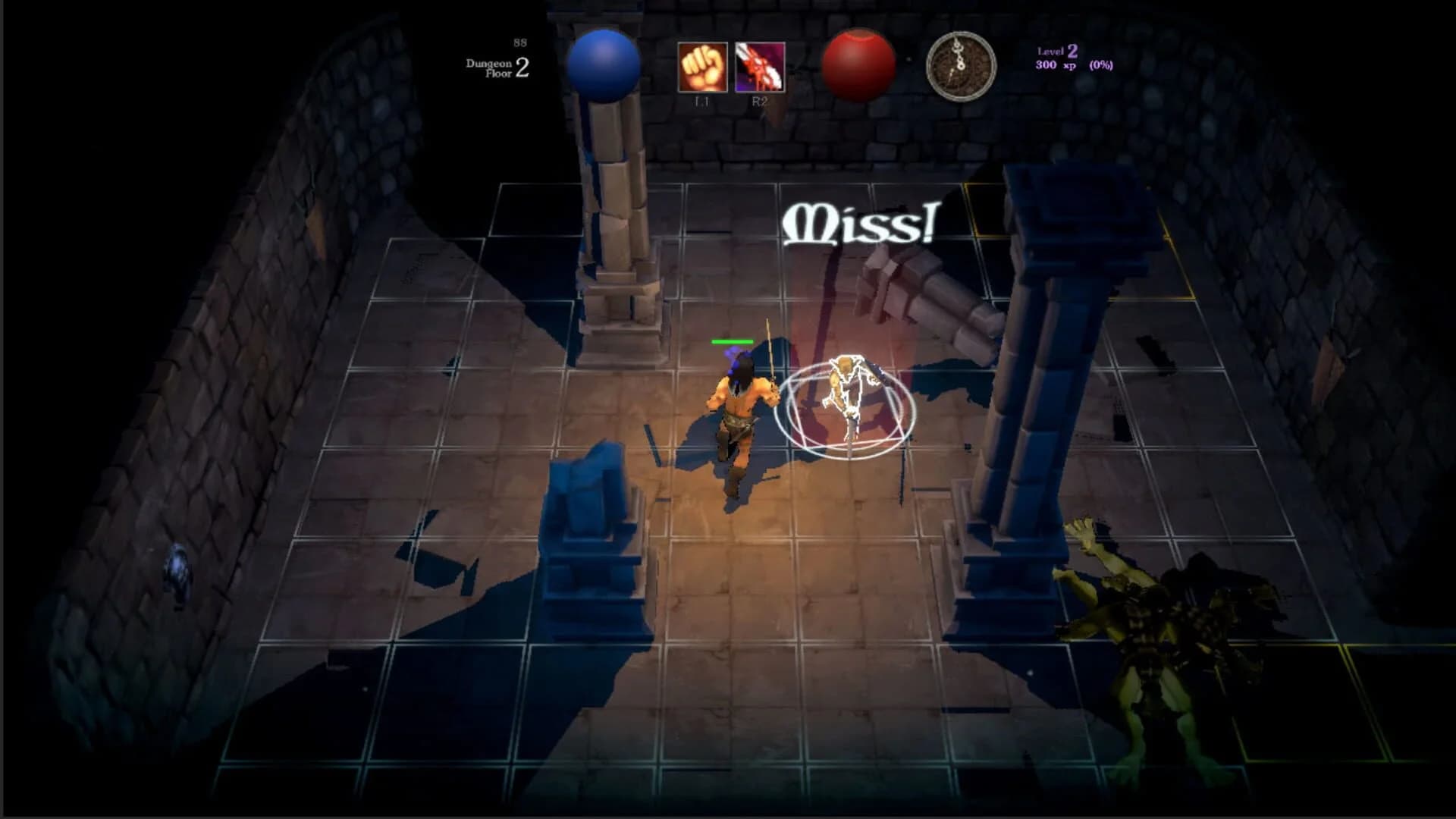Click the L1 keybind label under the fist
The image size is (1456, 819).
tap(701, 100)
